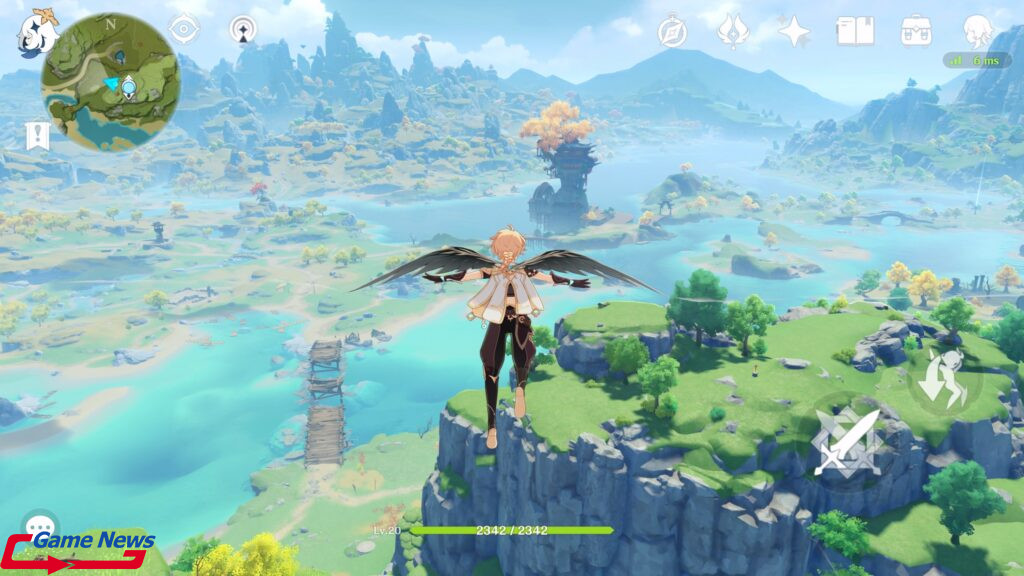Activate the elemental sight eye icon

click(x=184, y=29)
